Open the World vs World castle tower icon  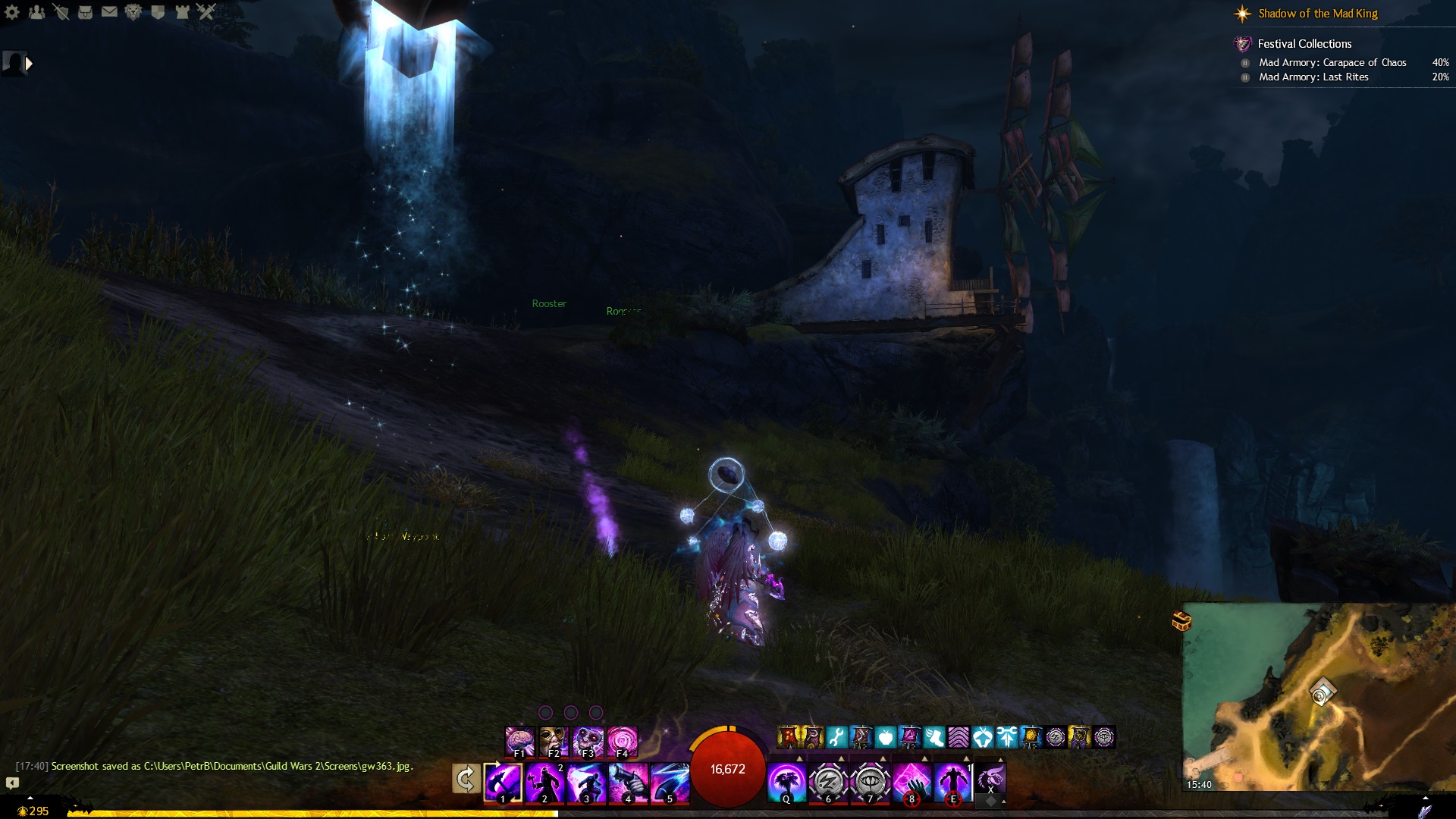182,12
